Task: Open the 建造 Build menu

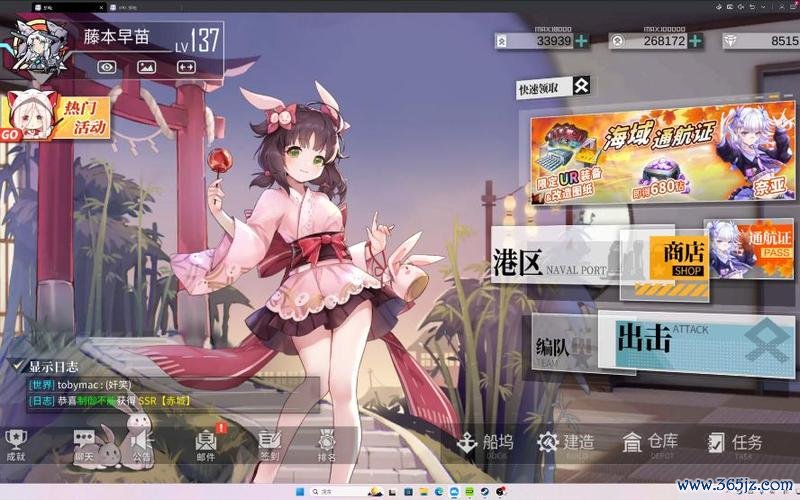Action: click(x=566, y=442)
